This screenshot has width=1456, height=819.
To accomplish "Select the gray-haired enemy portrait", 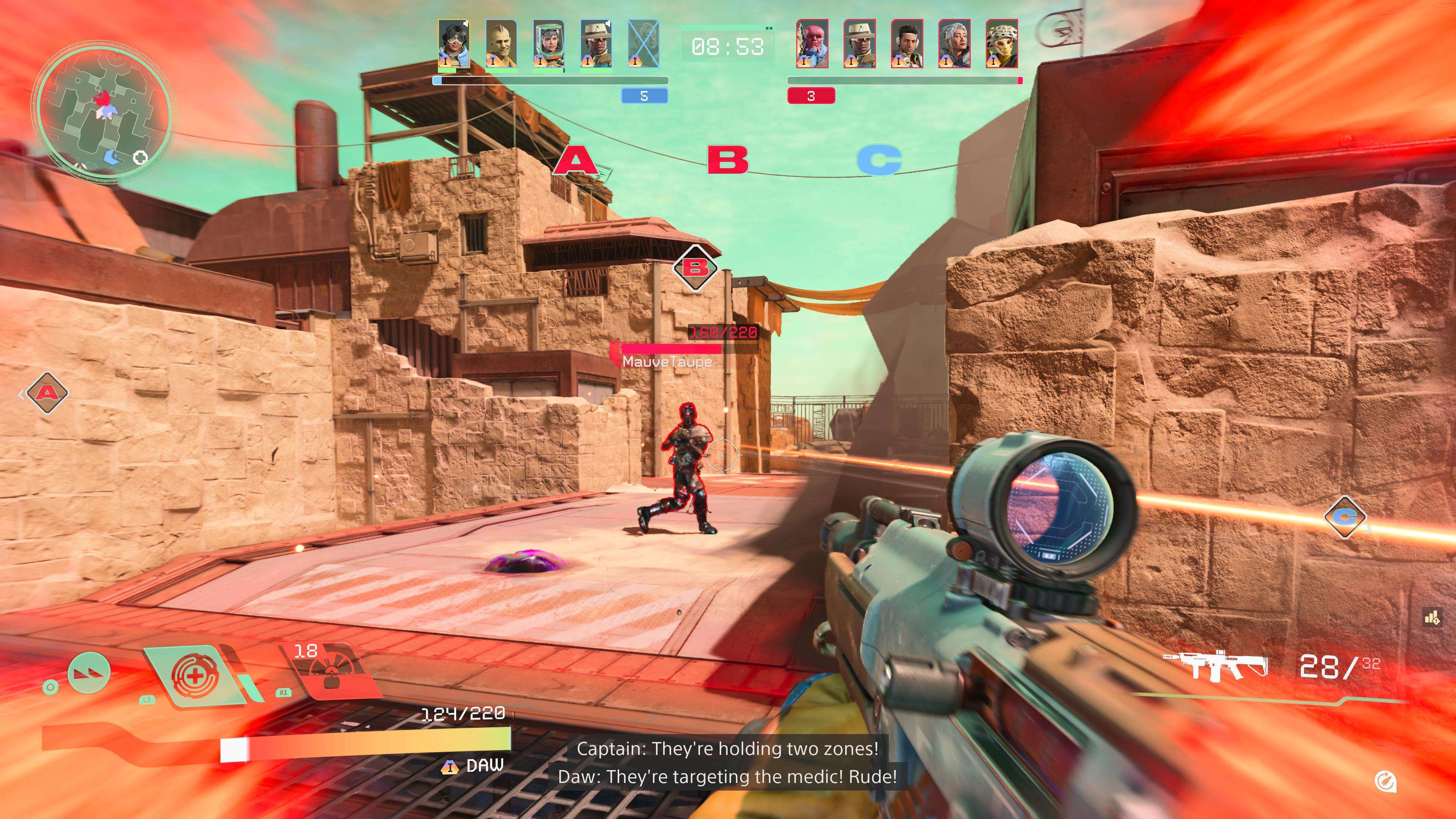I will click(x=954, y=44).
